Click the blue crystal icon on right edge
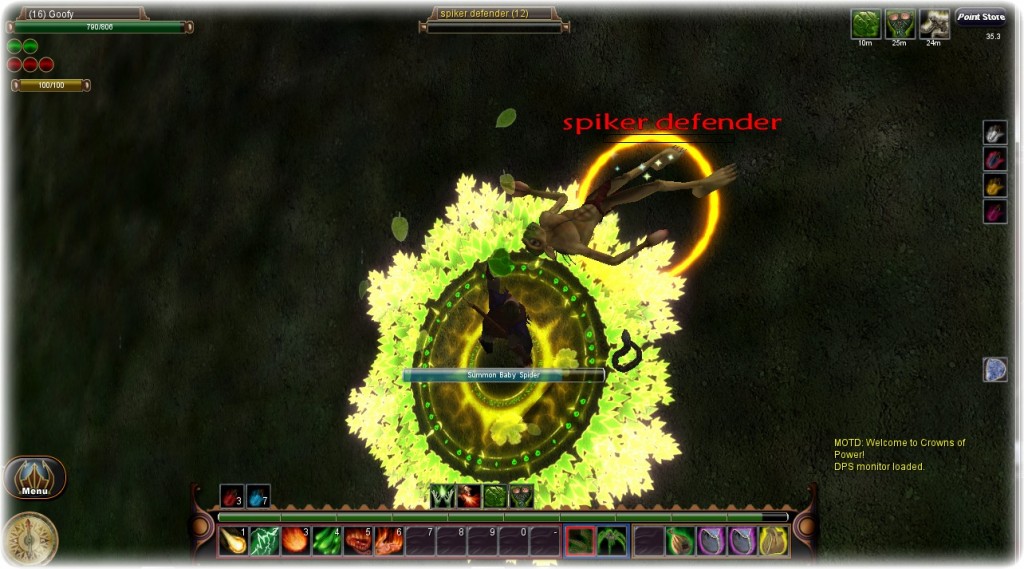The height and width of the screenshot is (569, 1024). (995, 370)
